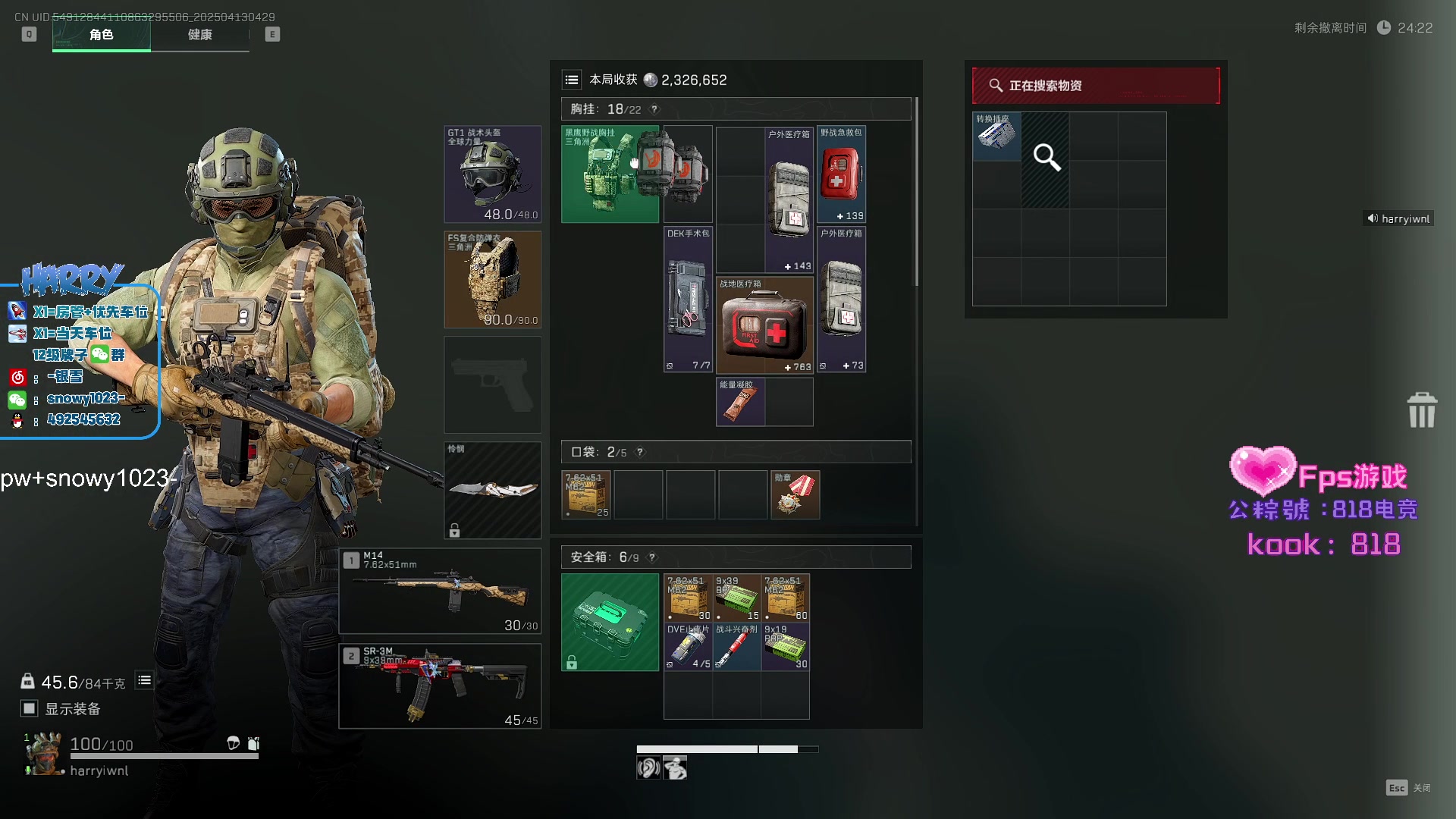This screenshot has height=819, width=1456.
Task: Click the trash can discard icon
Action: pos(1421,410)
